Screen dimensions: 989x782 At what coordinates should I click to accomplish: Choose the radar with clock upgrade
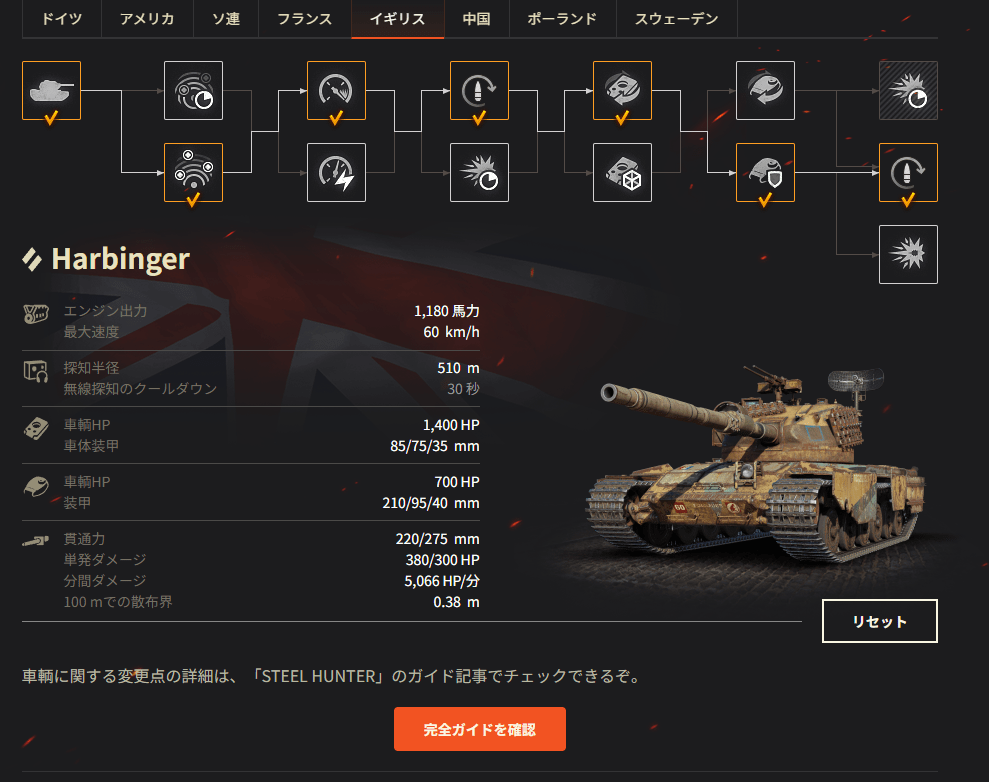coord(194,91)
